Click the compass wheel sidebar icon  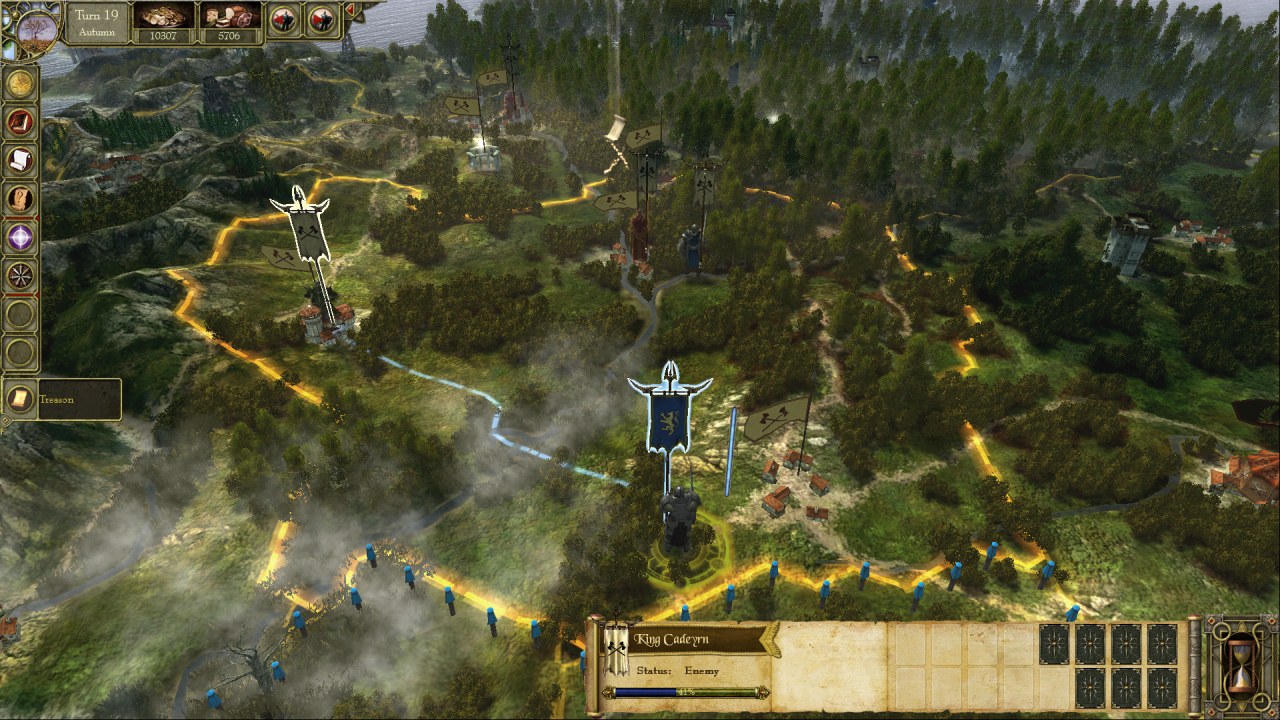point(21,274)
